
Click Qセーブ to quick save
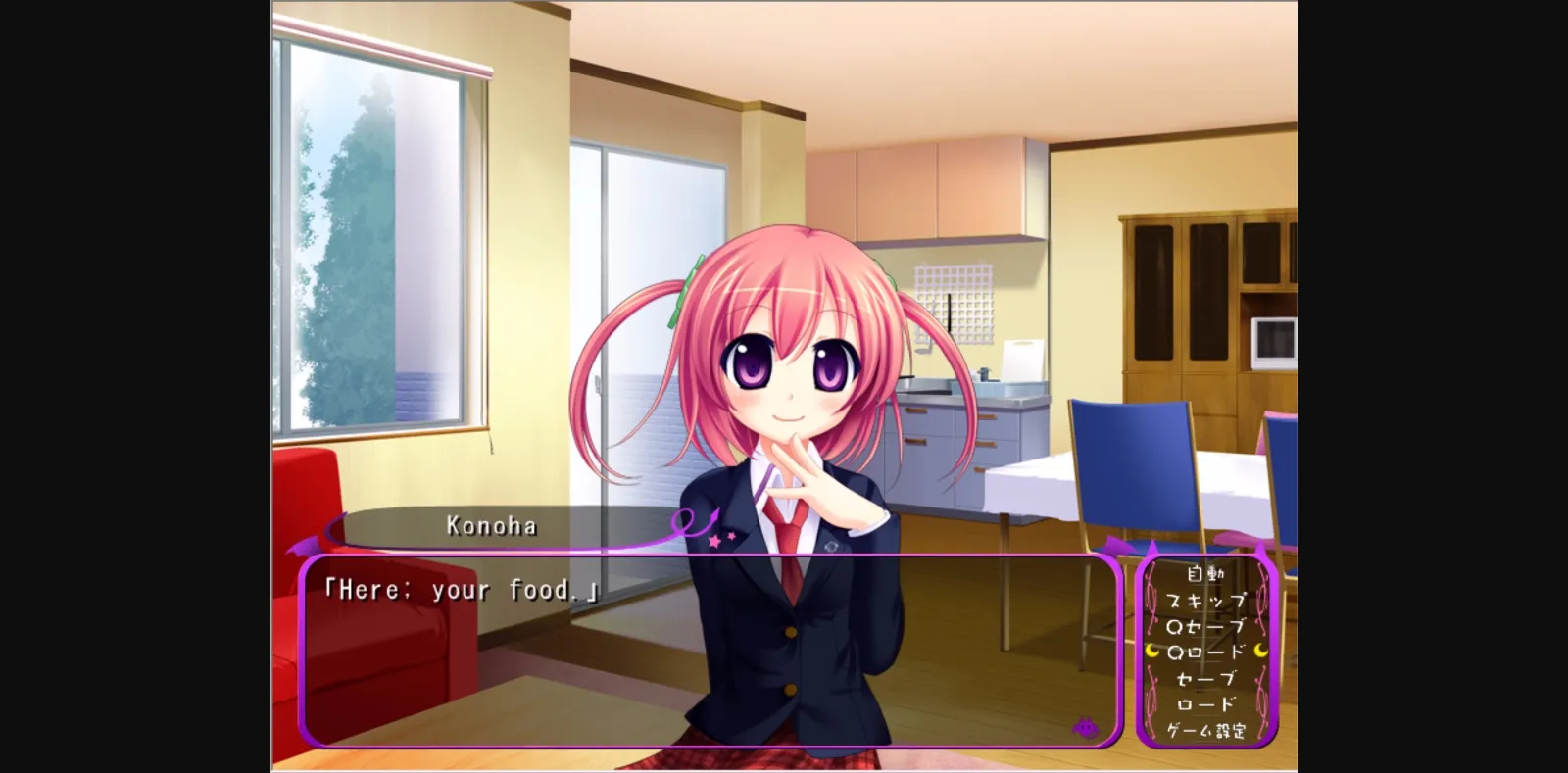point(1203,627)
